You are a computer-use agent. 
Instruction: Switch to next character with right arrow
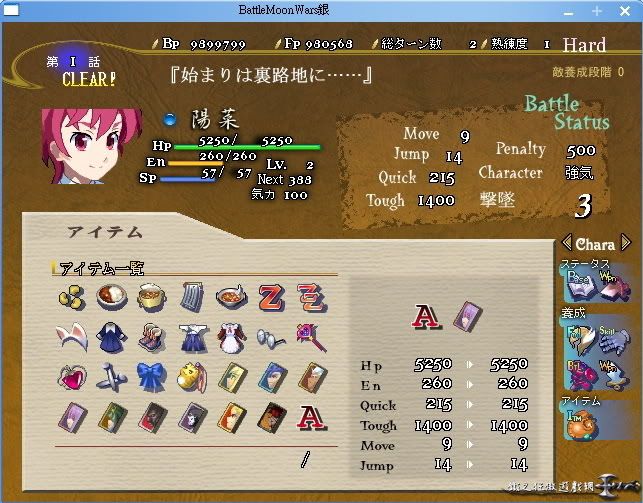[626, 243]
